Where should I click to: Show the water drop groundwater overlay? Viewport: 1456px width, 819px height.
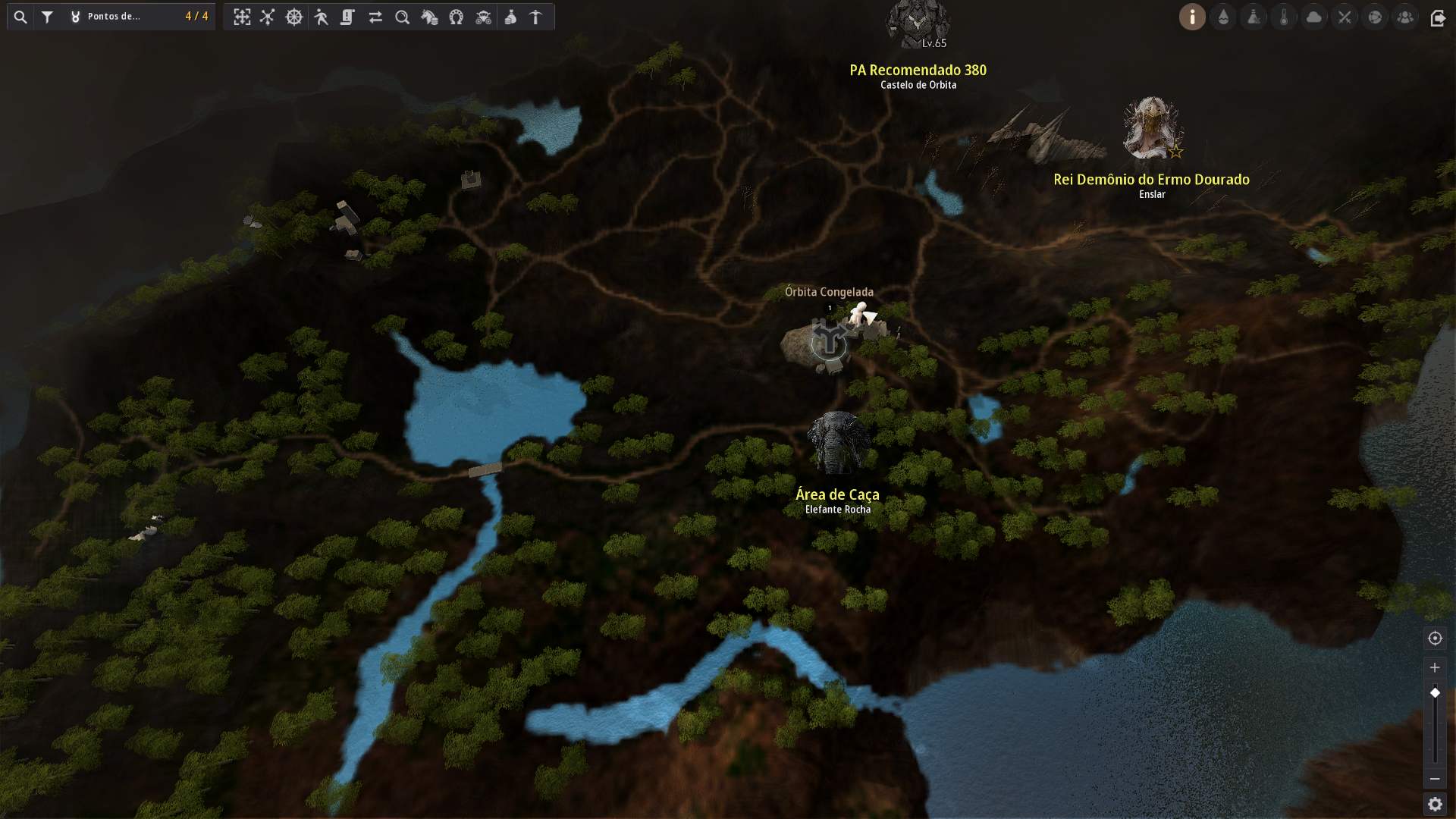(1223, 17)
